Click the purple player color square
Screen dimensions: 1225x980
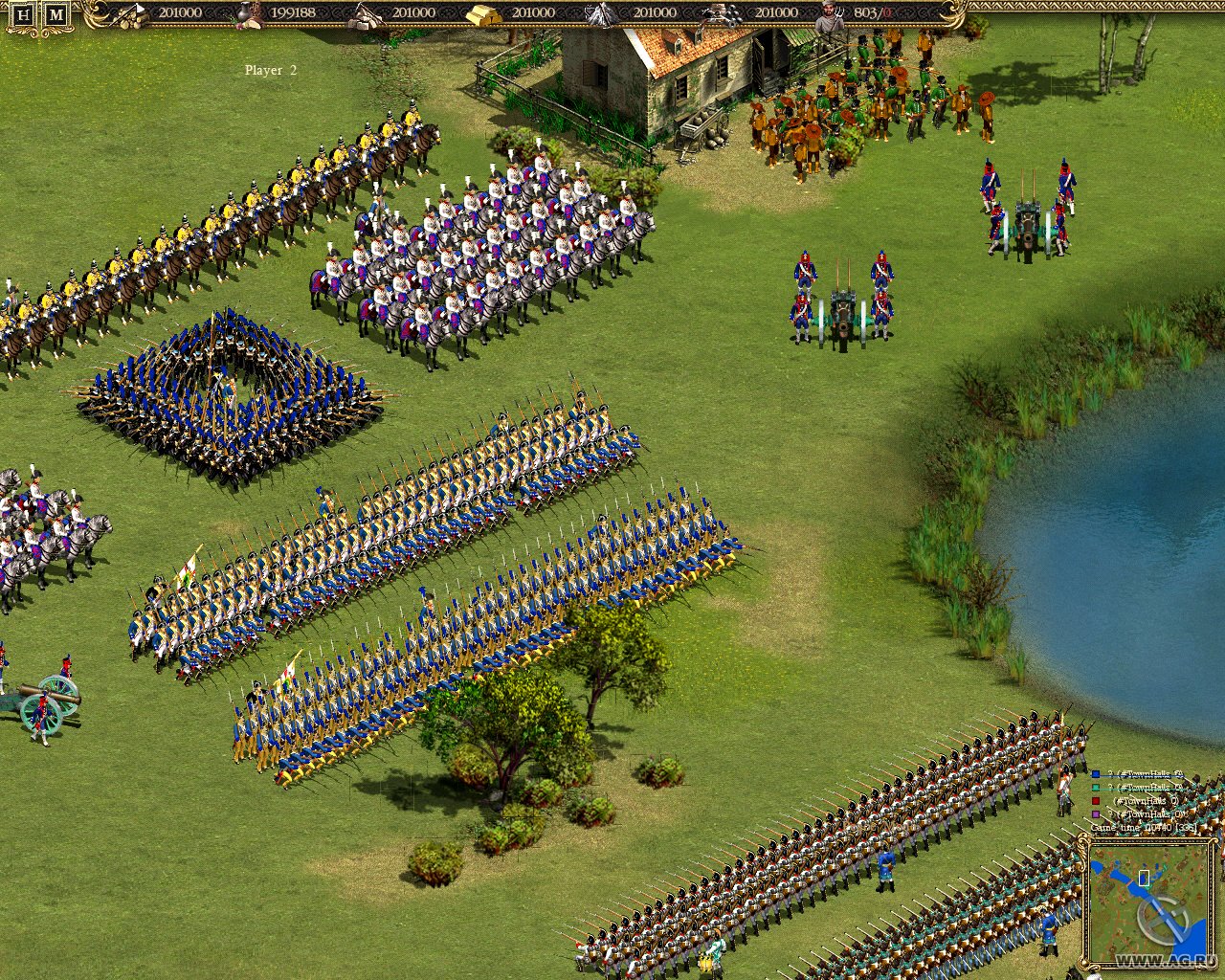1096,814
